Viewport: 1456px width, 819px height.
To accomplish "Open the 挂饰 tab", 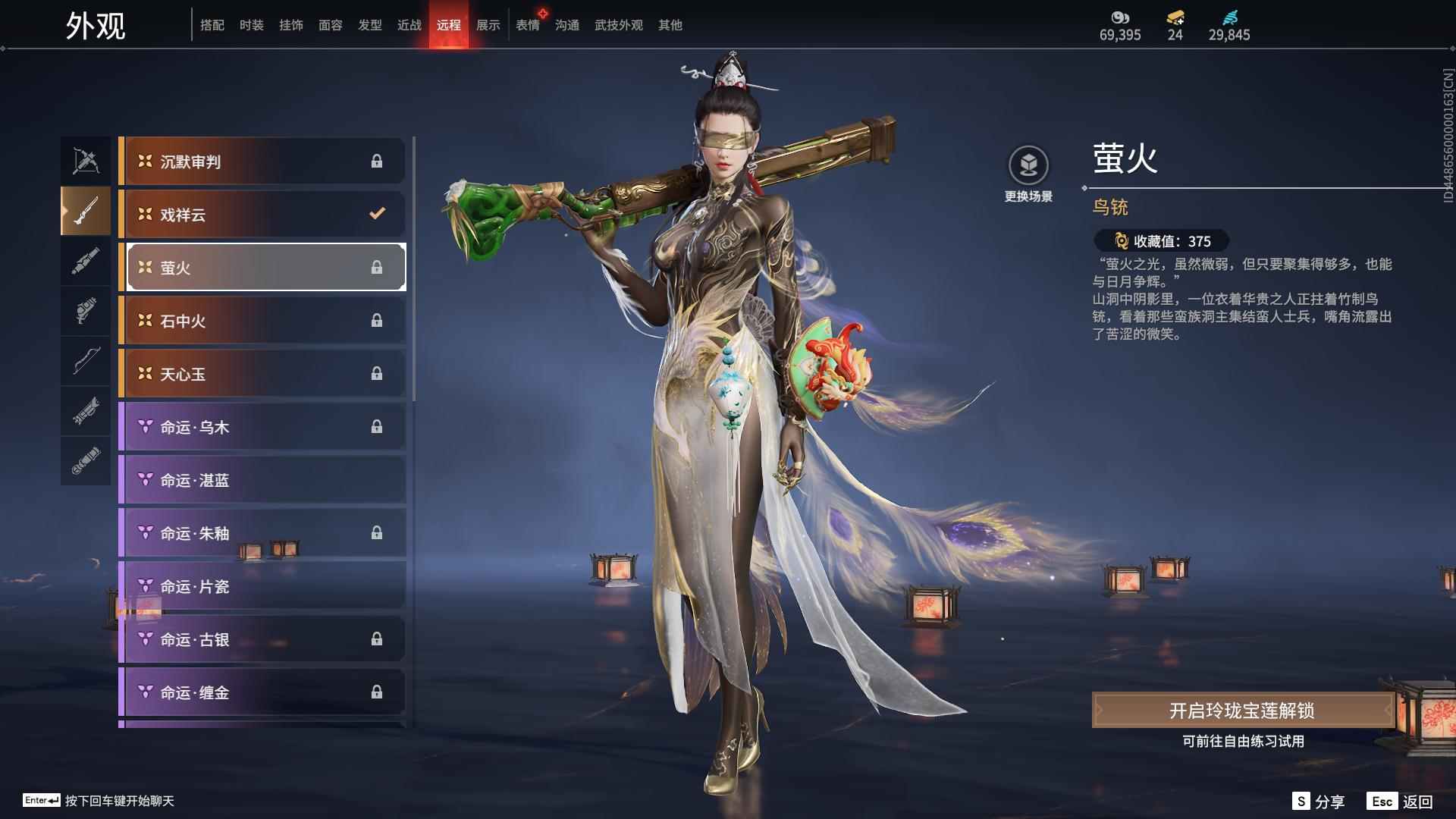I will click(291, 24).
